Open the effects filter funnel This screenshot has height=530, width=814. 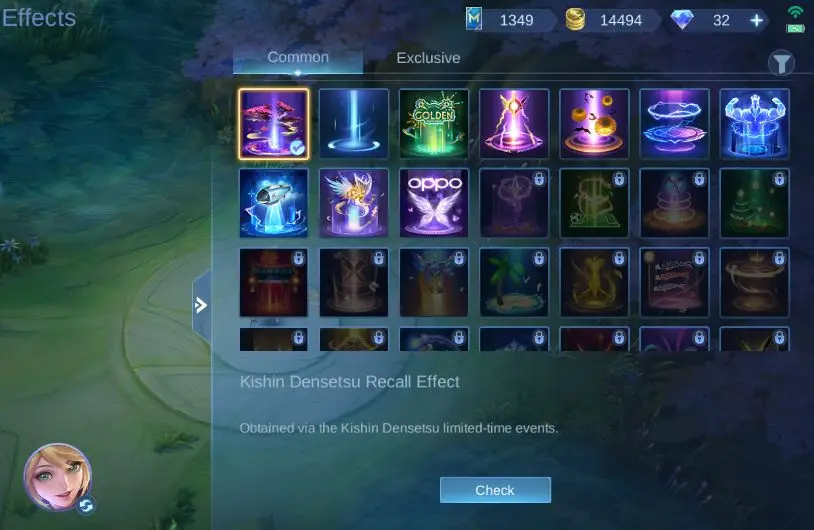(x=781, y=64)
